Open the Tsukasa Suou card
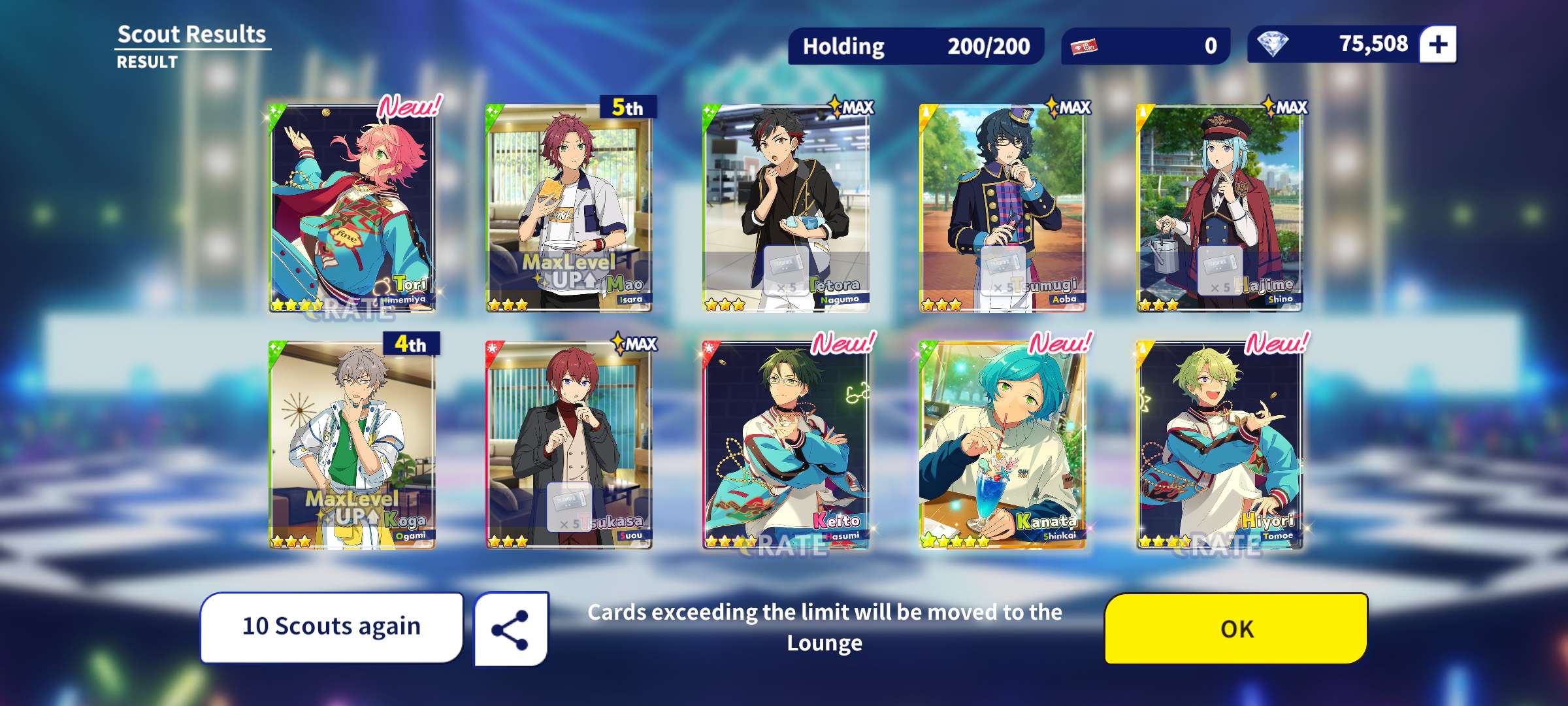The width and height of the screenshot is (1568, 706). point(568,445)
